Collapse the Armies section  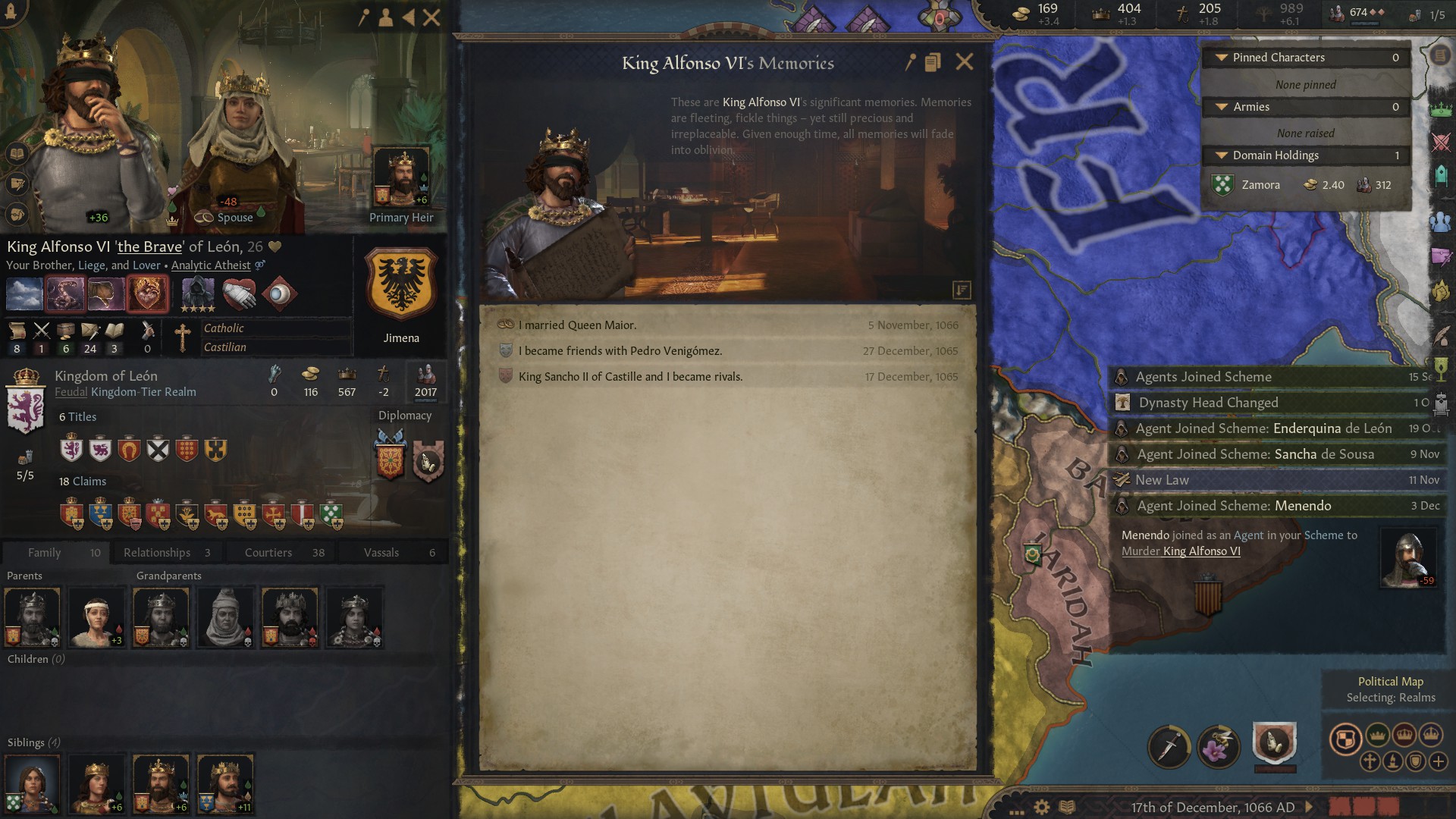(1220, 107)
